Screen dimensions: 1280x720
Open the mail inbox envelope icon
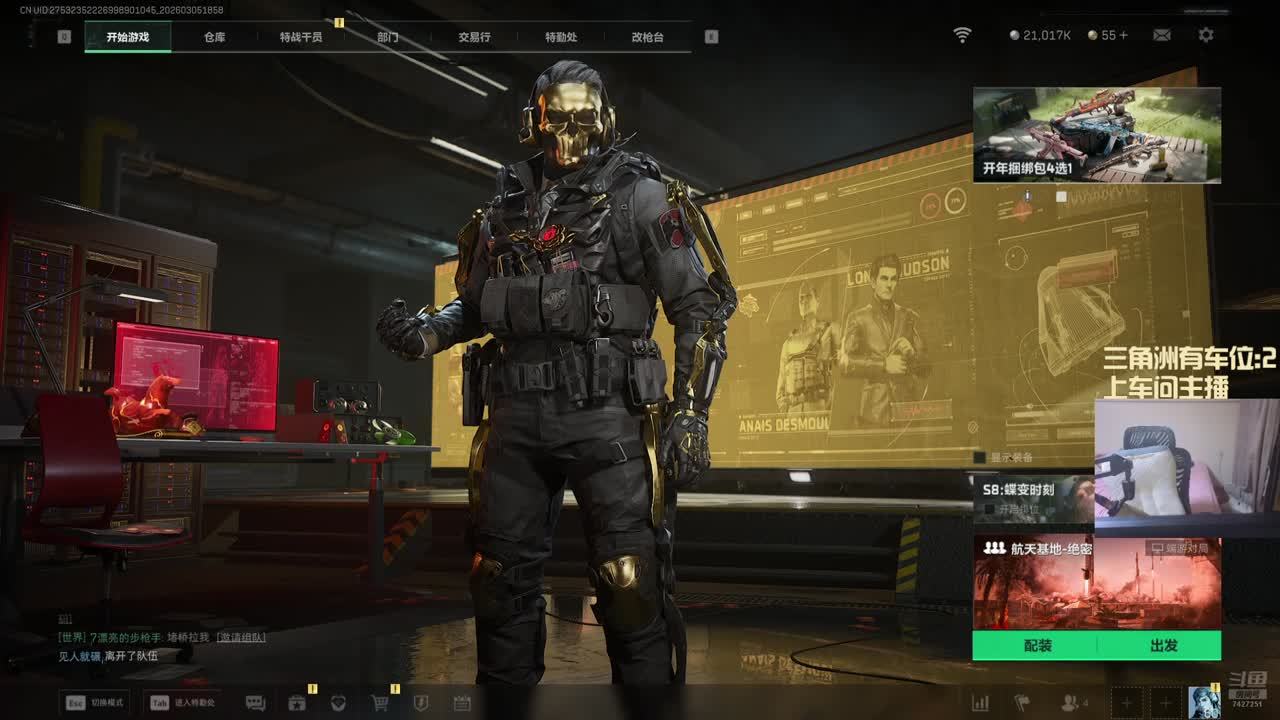[1161, 35]
